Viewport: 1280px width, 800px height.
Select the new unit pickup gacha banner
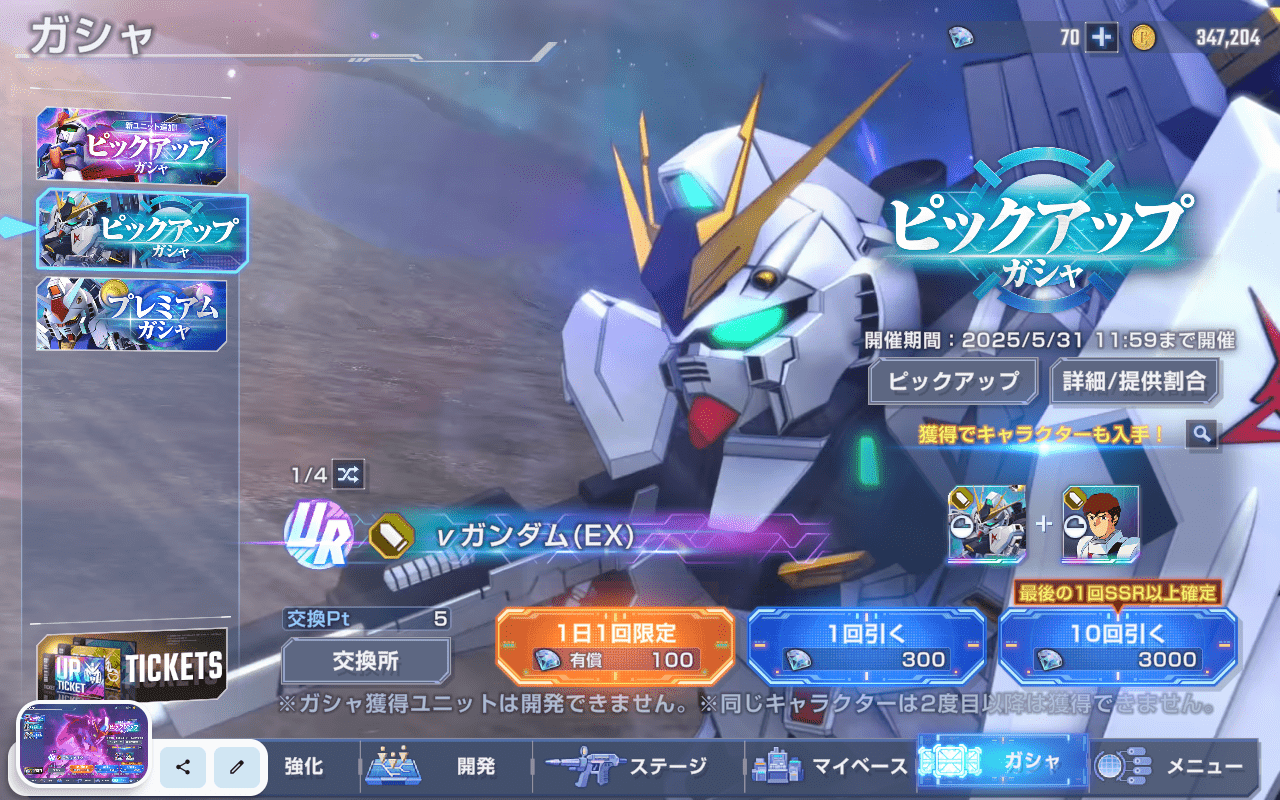point(131,146)
